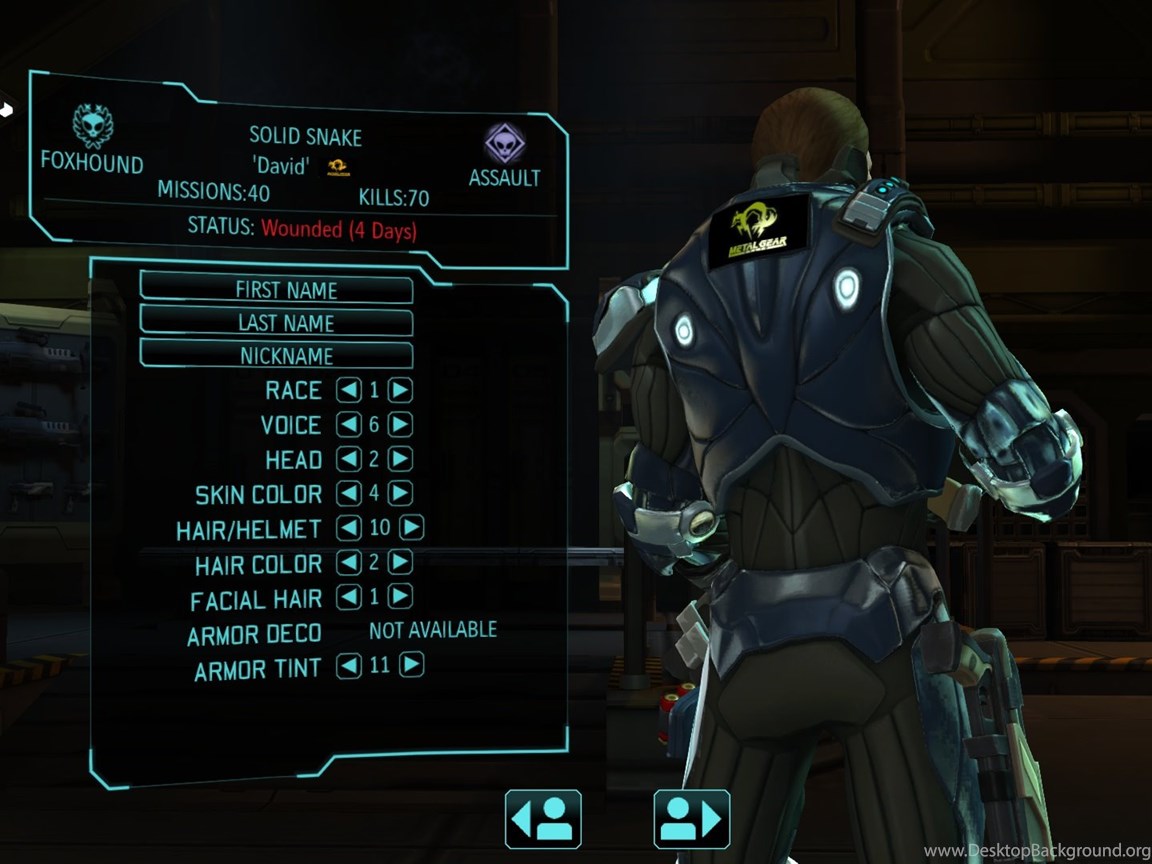1152x864 pixels.
Task: Choose the next Hair/Helmet style
Action: tap(412, 528)
